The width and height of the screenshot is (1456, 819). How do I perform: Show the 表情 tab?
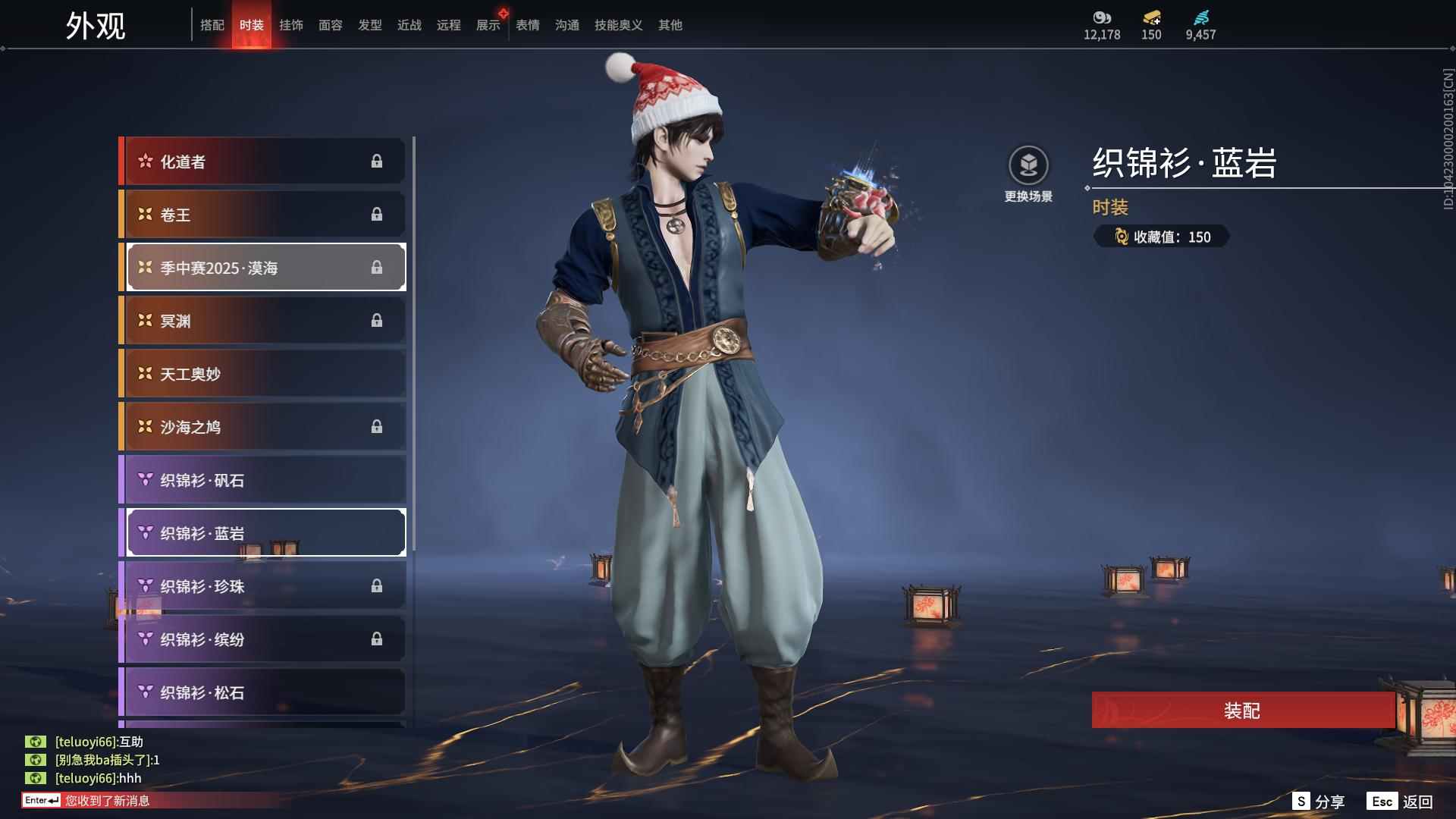coord(528,25)
